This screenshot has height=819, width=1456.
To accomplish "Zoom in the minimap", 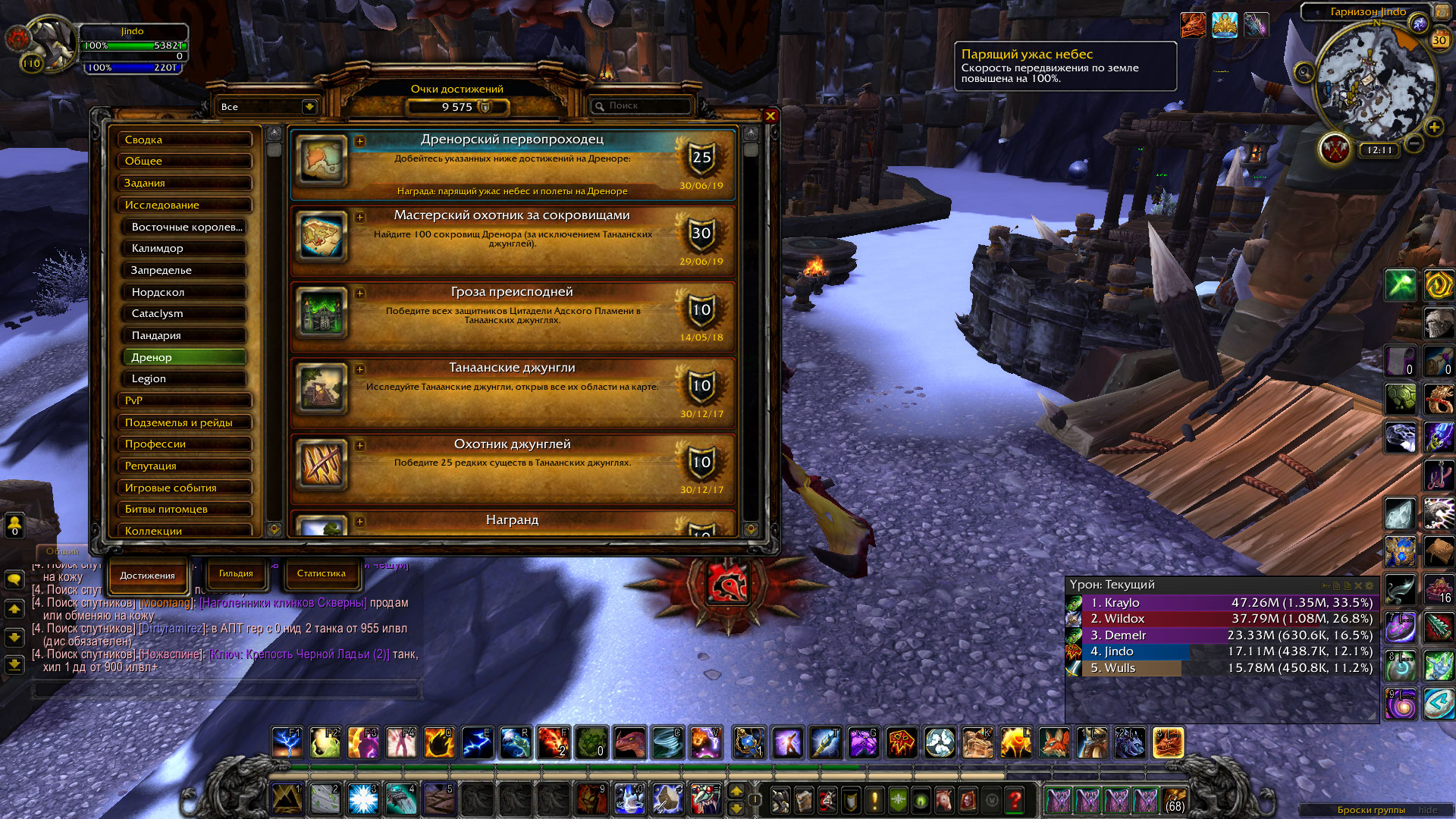I will pyautogui.click(x=1433, y=127).
